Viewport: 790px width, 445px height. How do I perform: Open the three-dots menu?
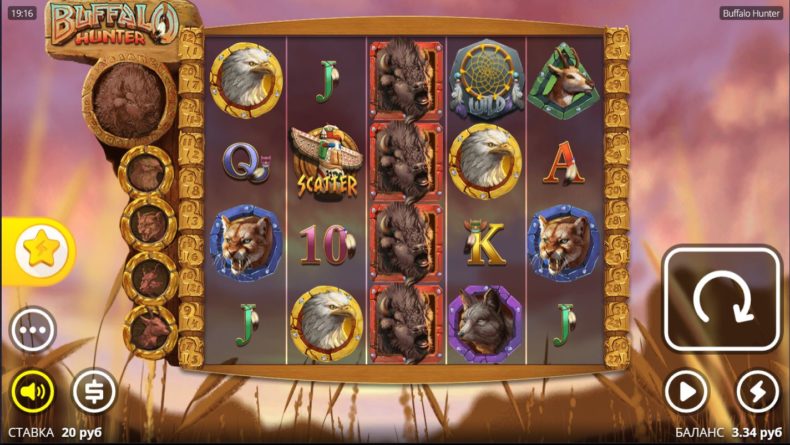coord(32,329)
